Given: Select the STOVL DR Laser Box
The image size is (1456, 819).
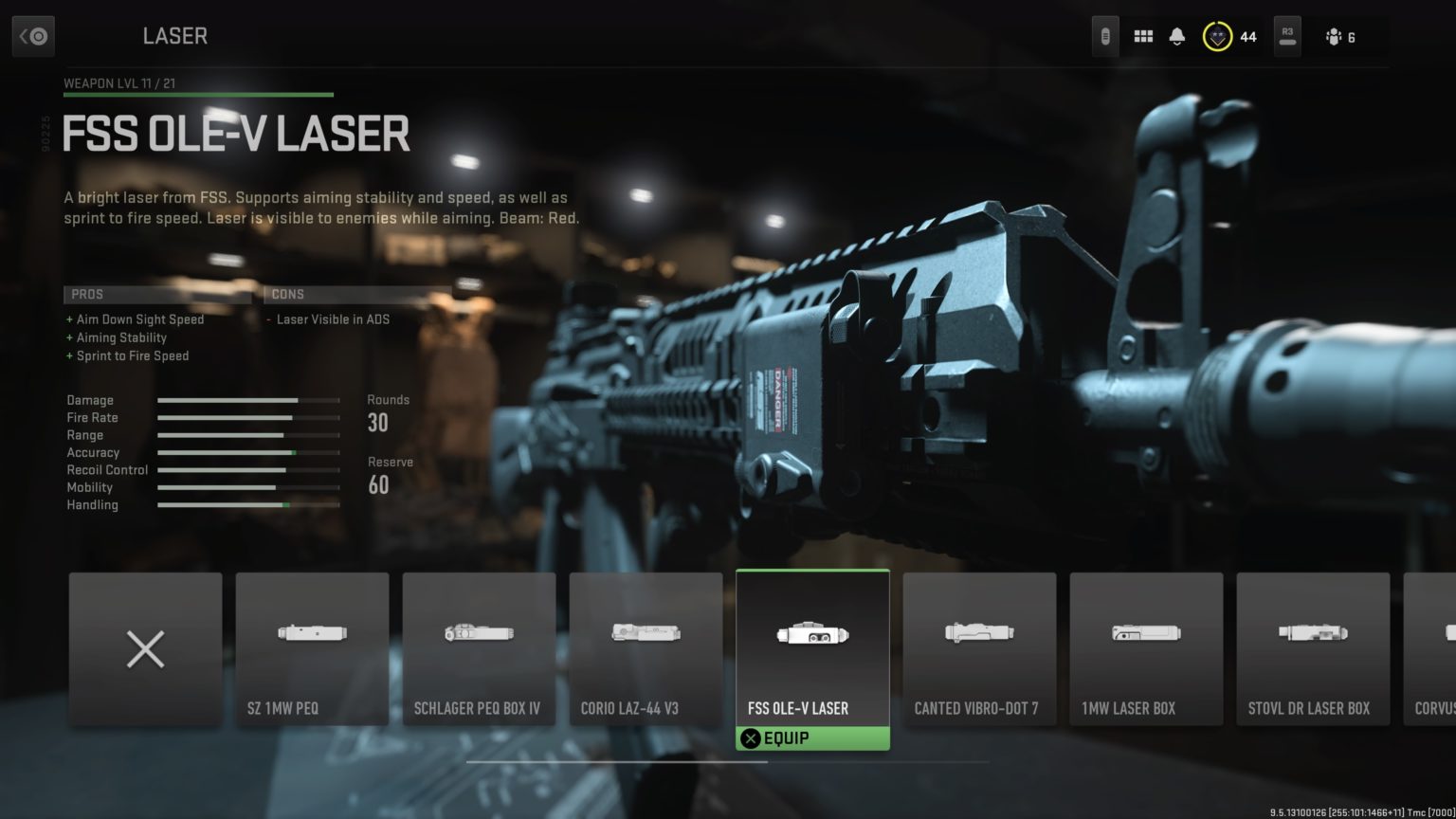Looking at the screenshot, I should (x=1313, y=648).
